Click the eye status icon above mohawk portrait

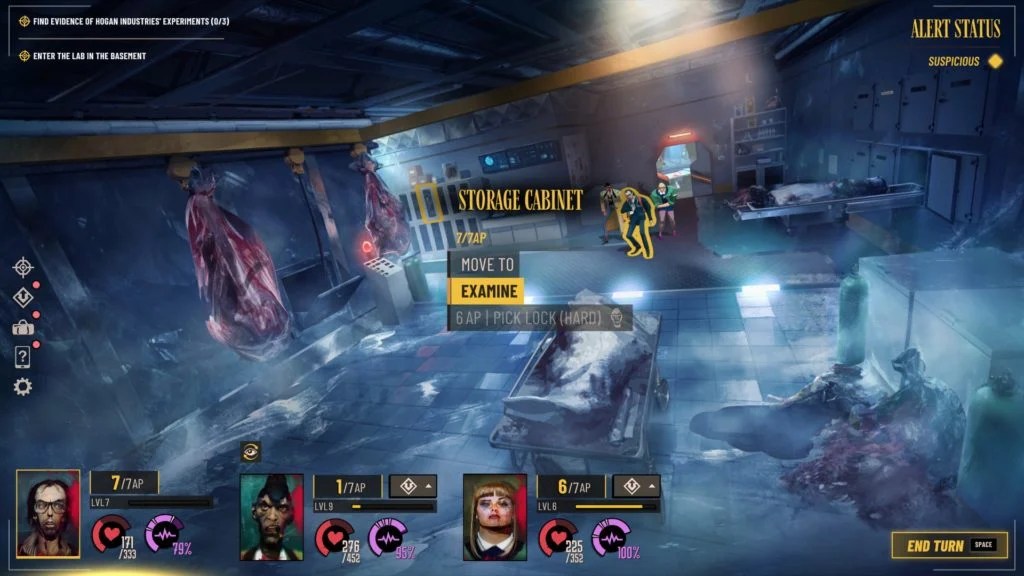point(251,452)
